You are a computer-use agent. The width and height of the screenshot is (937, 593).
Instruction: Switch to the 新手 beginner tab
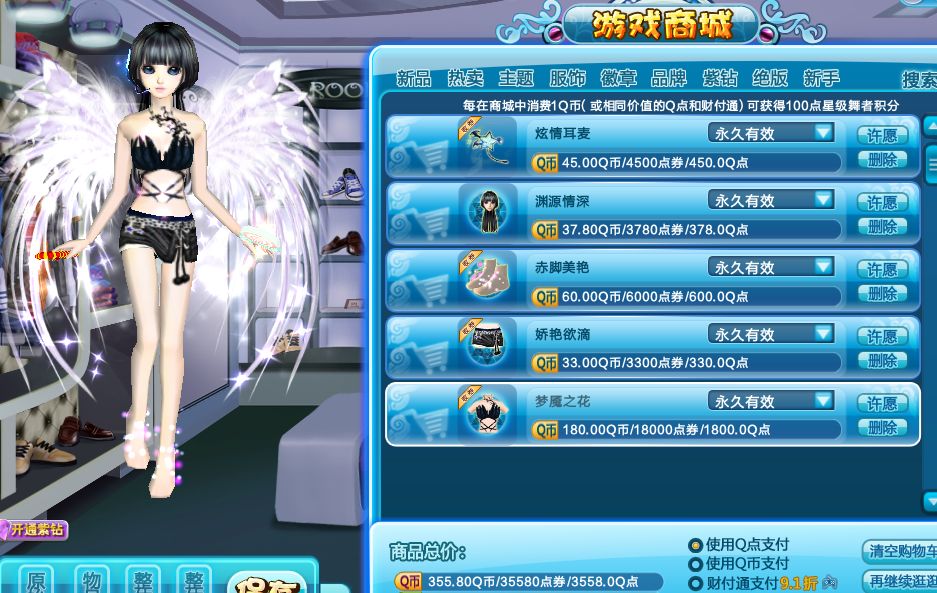point(821,78)
